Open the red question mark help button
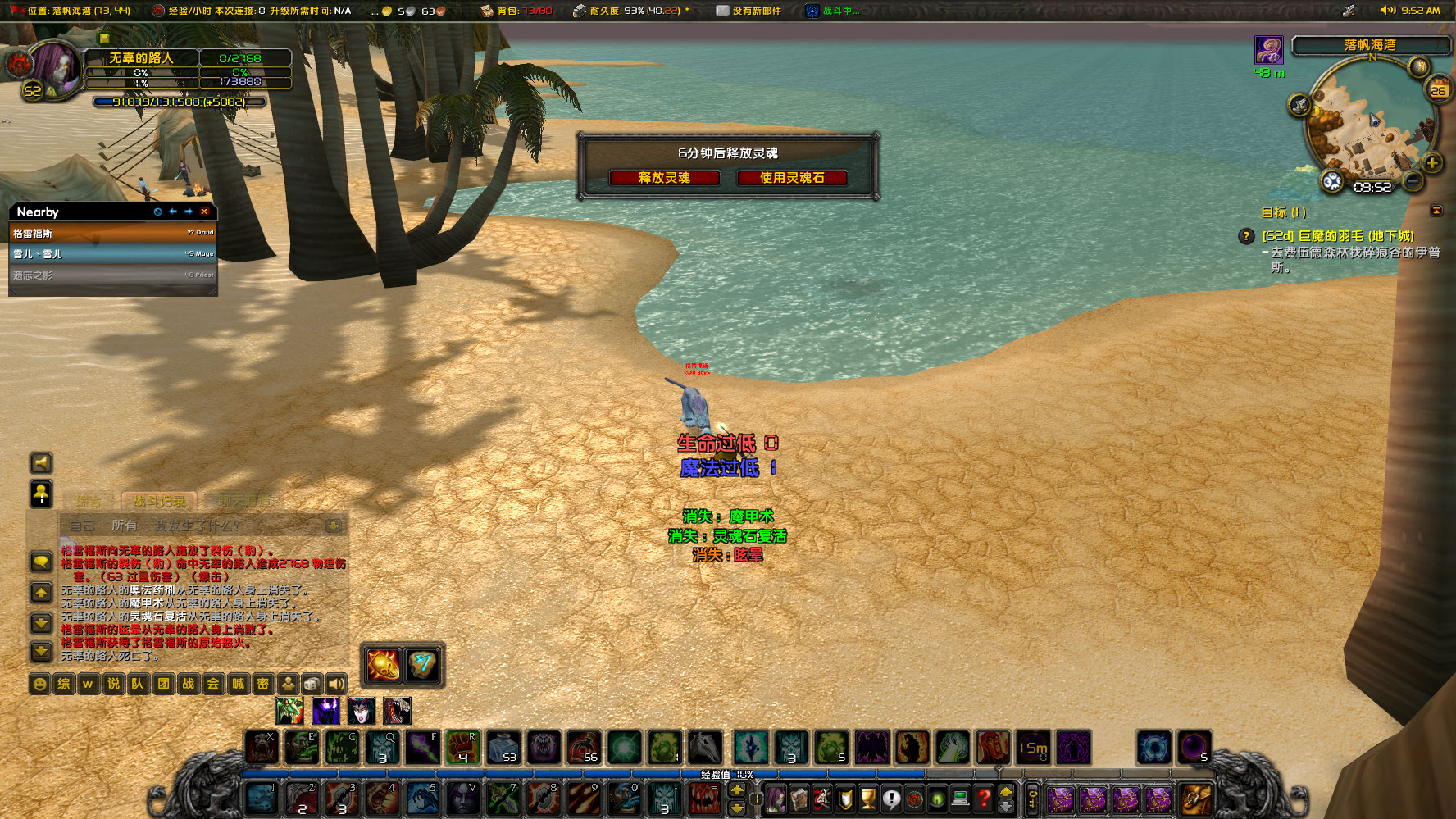This screenshot has height=819, width=1456. click(984, 798)
